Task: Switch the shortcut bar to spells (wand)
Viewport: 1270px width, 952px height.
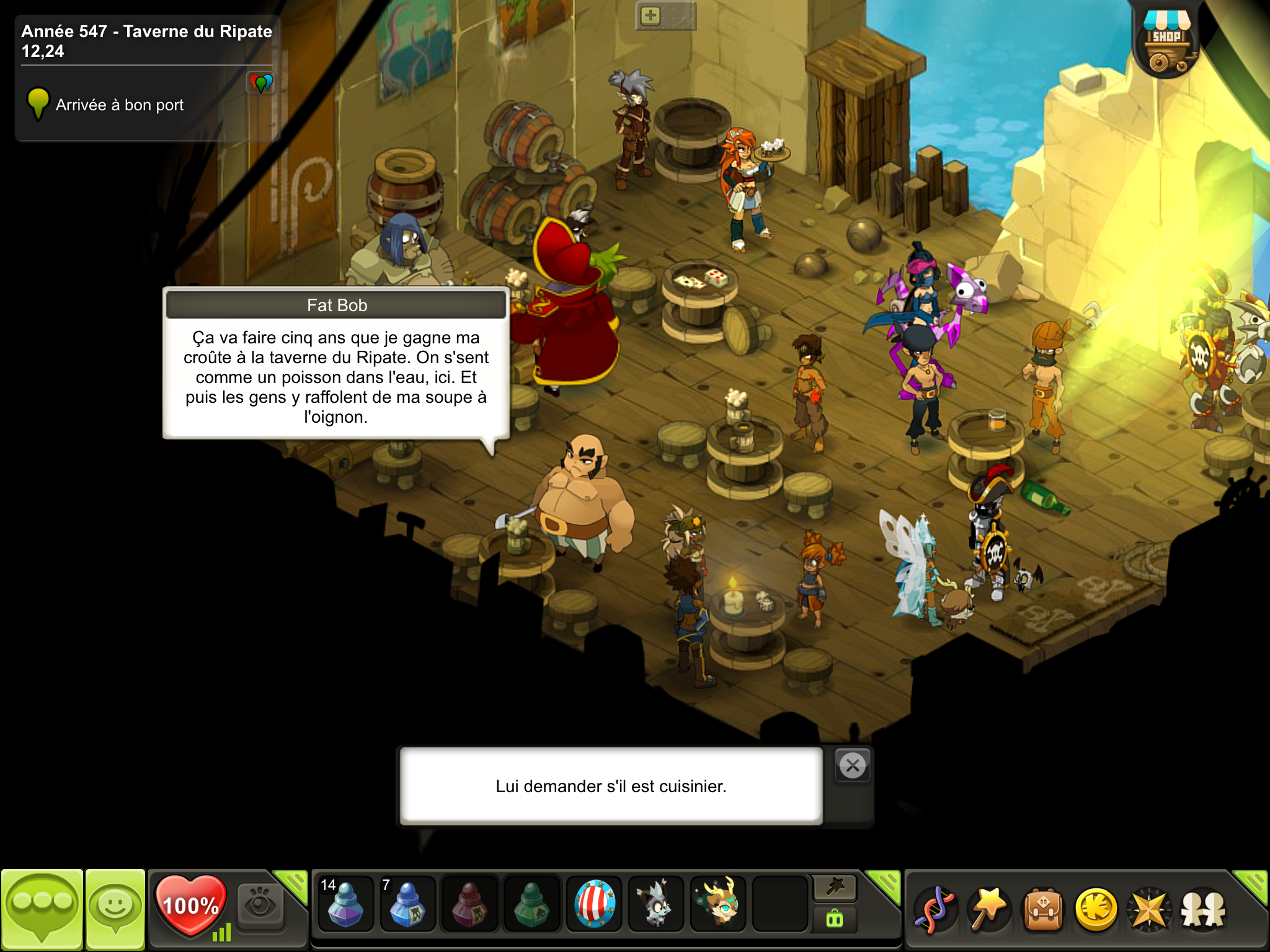Action: tap(835, 888)
